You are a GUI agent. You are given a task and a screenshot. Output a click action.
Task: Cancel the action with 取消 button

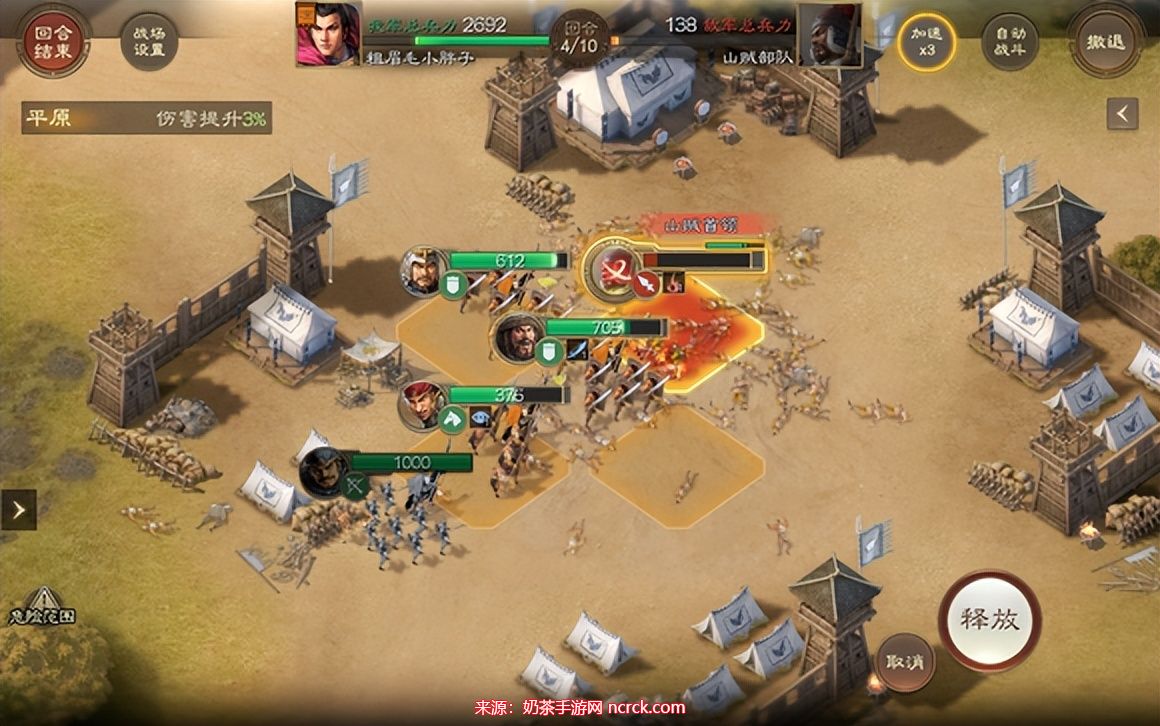904,661
